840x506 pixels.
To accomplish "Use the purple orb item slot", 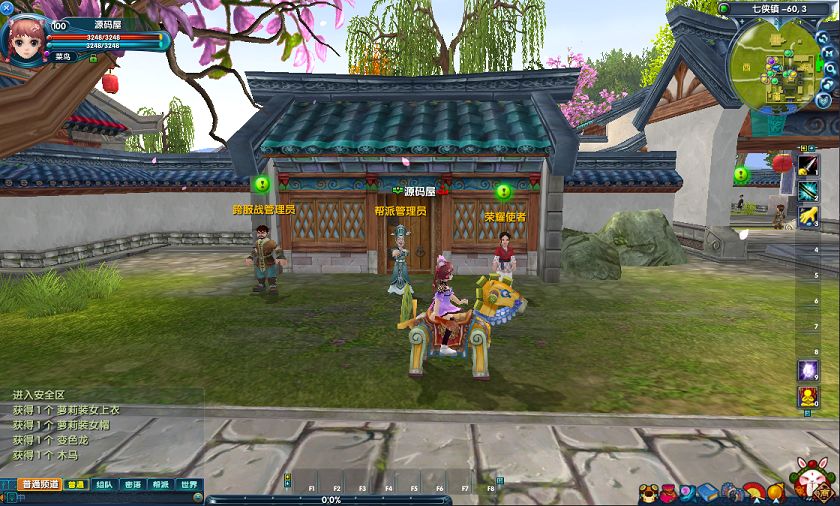I will pyautogui.click(x=807, y=370).
